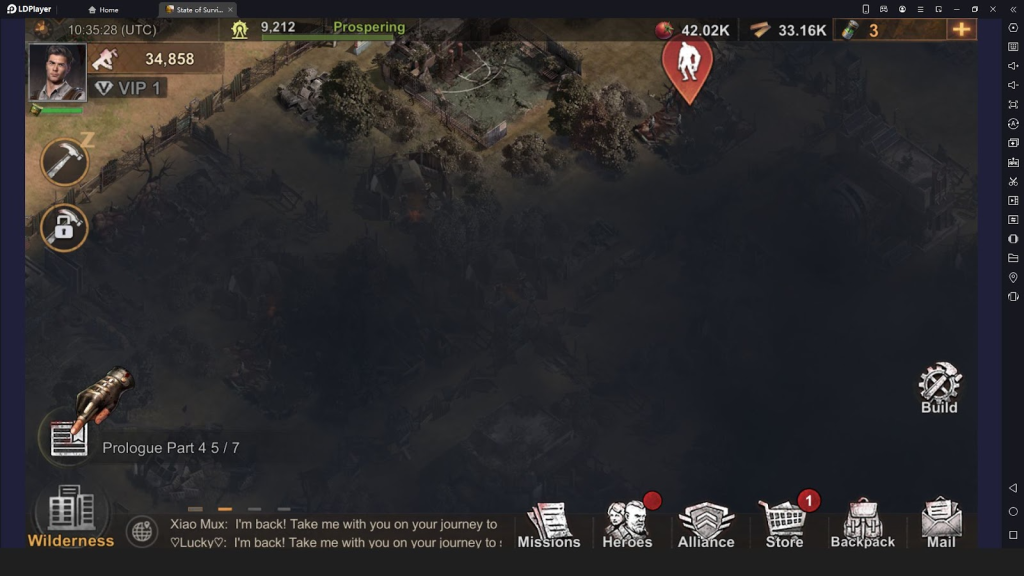Viewport: 1024px width, 576px height.
Task: Click the idle builder hammer icon
Action: [65, 162]
